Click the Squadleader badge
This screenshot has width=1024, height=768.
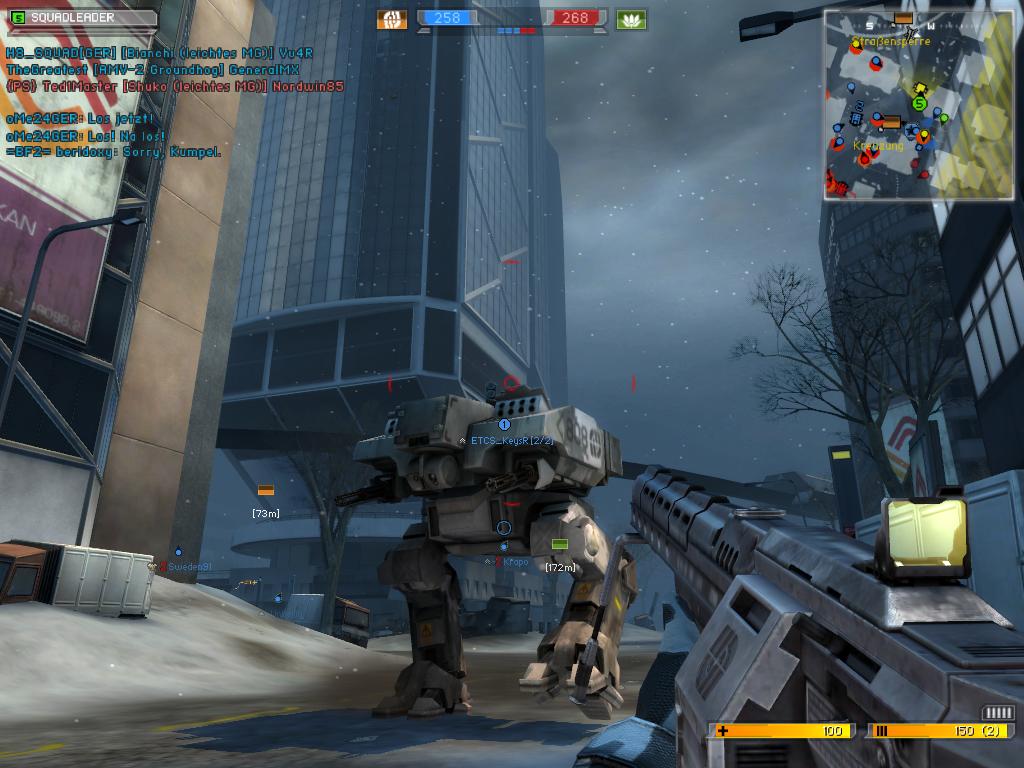point(81,17)
